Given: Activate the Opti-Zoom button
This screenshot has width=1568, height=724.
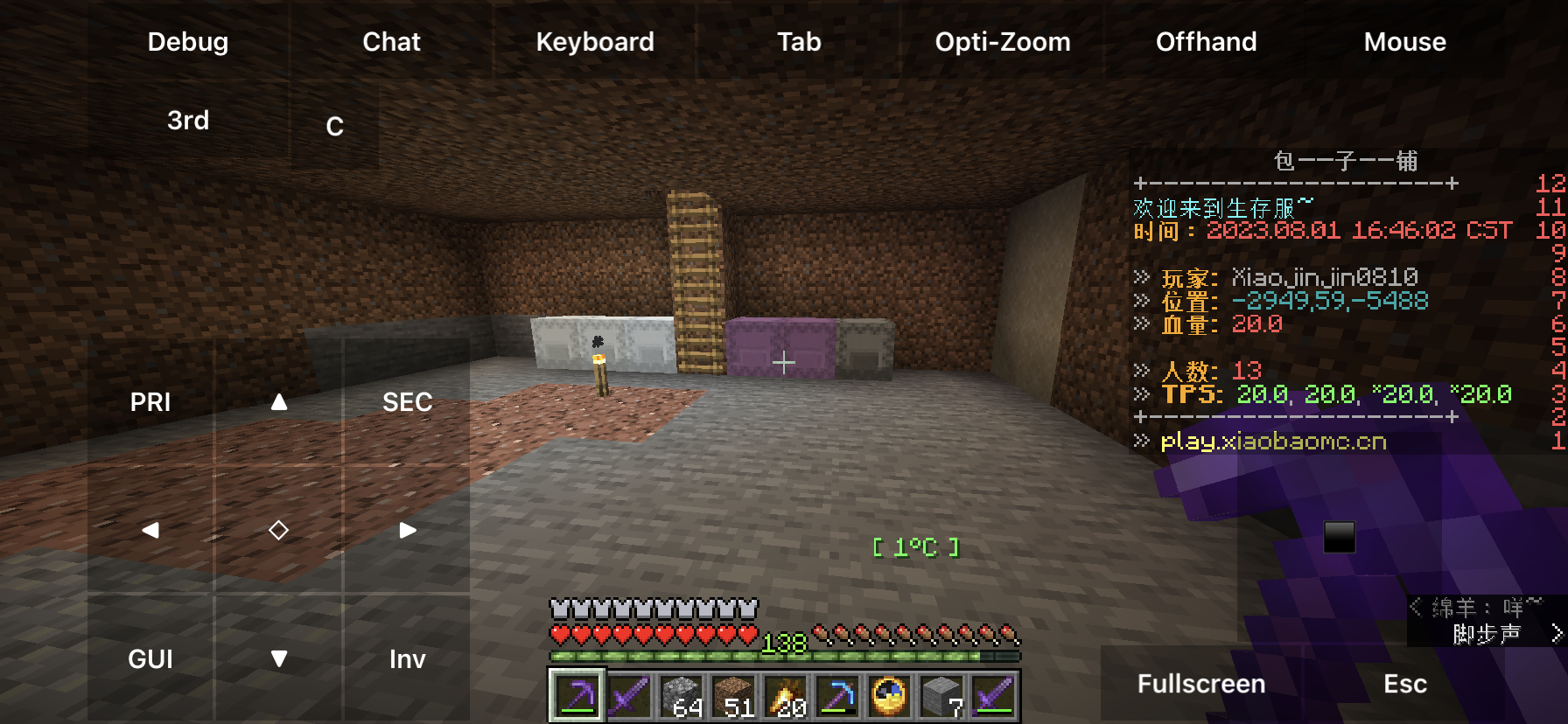Looking at the screenshot, I should click(1003, 42).
